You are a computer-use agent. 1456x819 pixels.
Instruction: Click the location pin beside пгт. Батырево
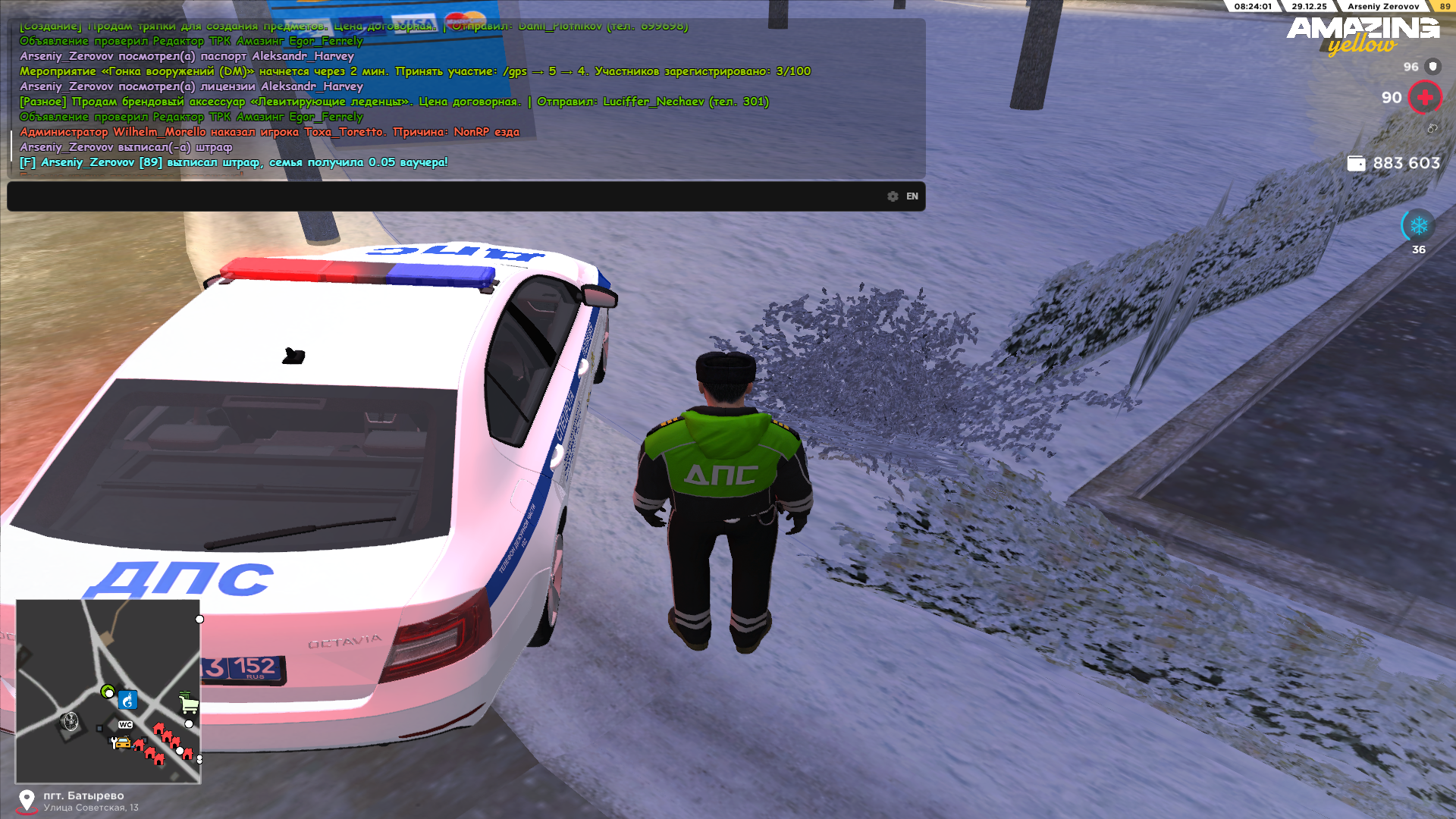tap(27, 800)
